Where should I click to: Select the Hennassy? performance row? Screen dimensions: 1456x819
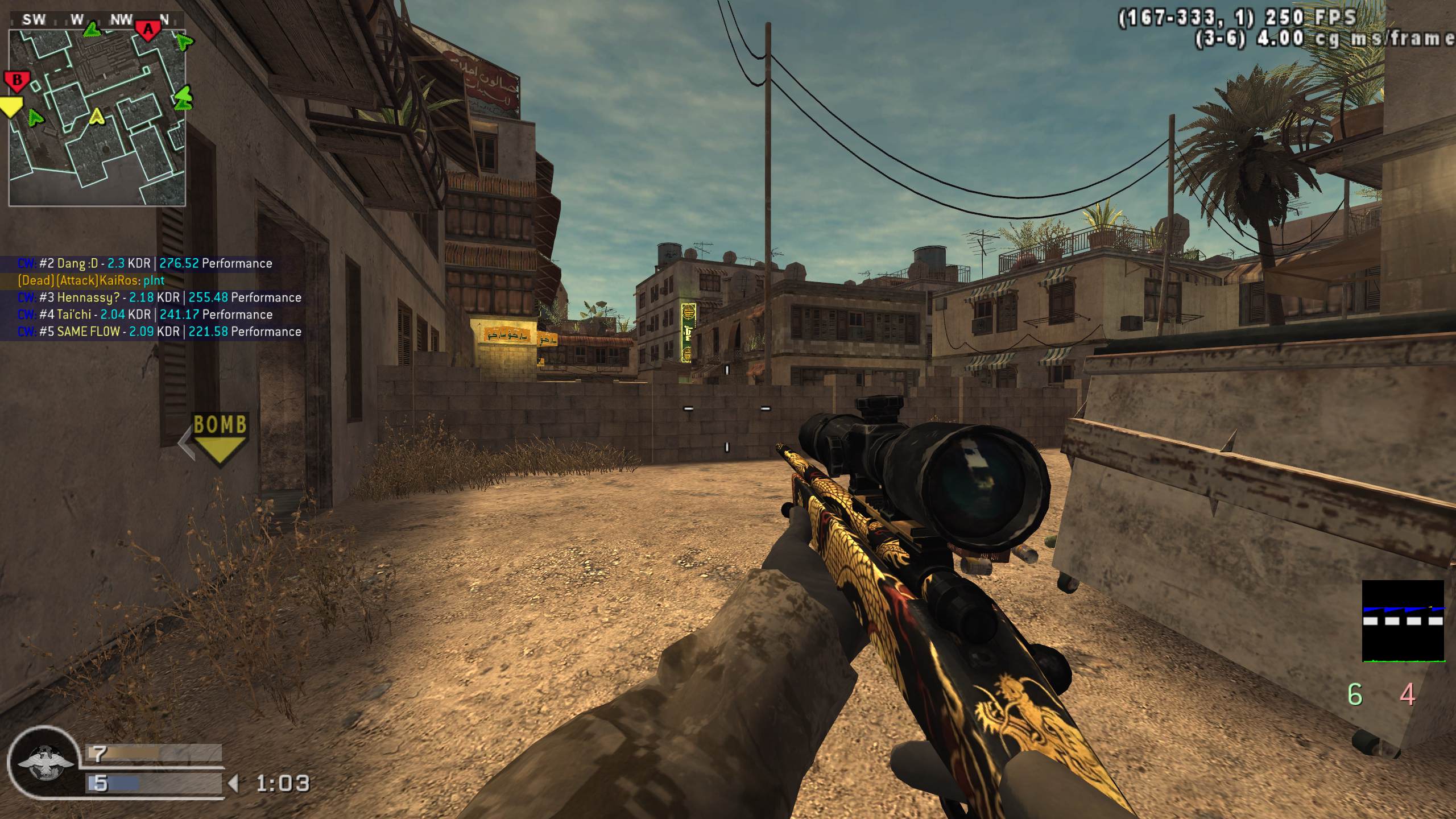(159, 297)
